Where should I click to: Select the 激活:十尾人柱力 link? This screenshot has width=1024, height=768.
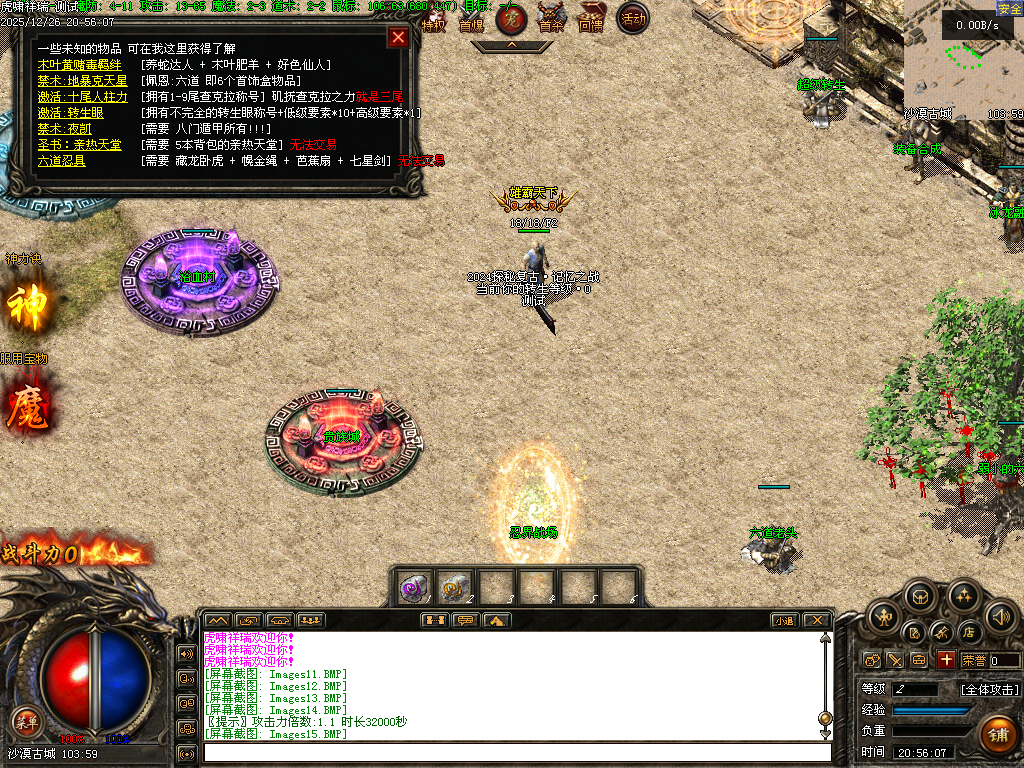[x=82, y=97]
